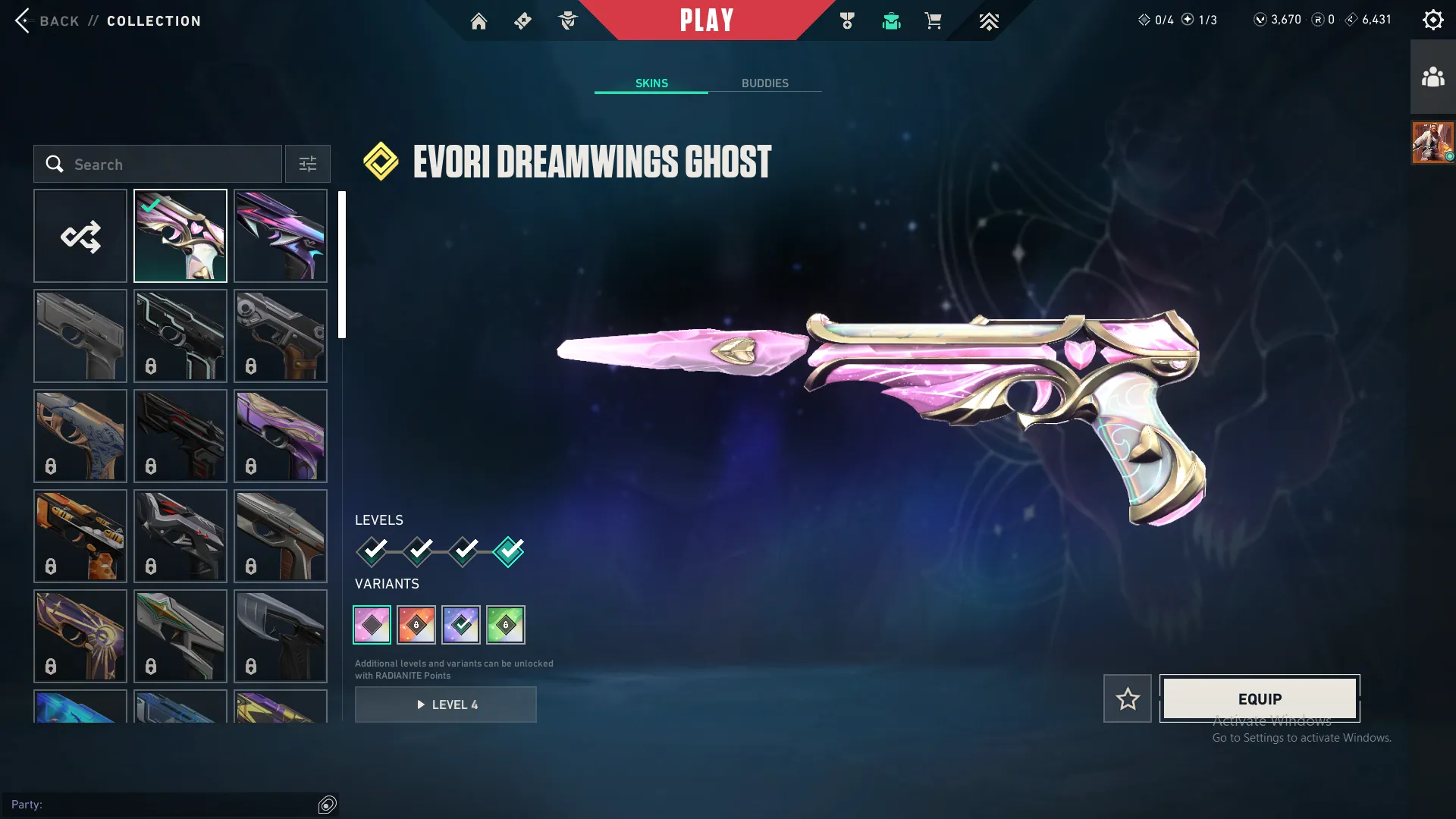
Task: Stay on the SKINS tab
Action: (x=651, y=83)
